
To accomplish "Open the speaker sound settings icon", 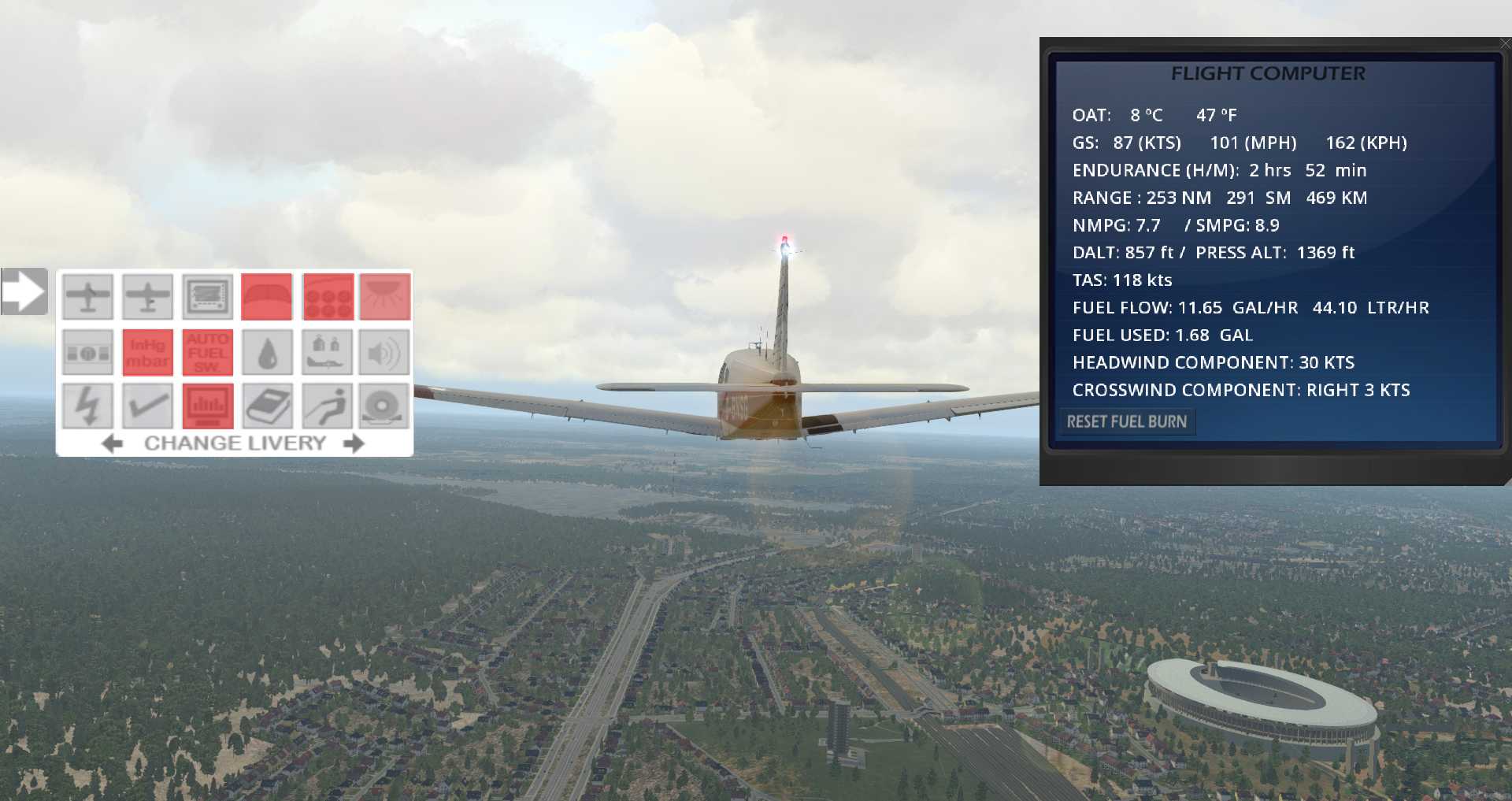I will 385,352.
